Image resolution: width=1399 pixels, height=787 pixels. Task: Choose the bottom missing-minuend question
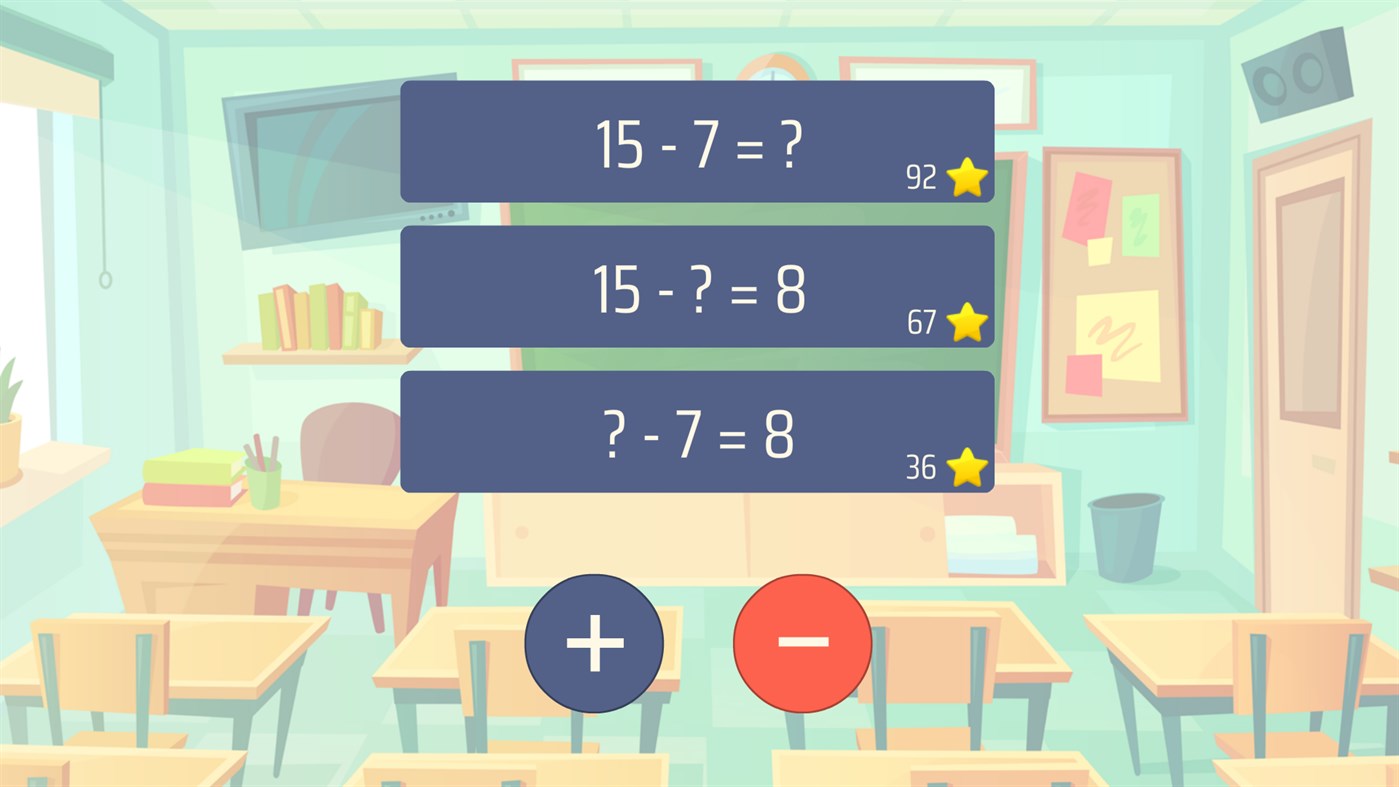697,432
